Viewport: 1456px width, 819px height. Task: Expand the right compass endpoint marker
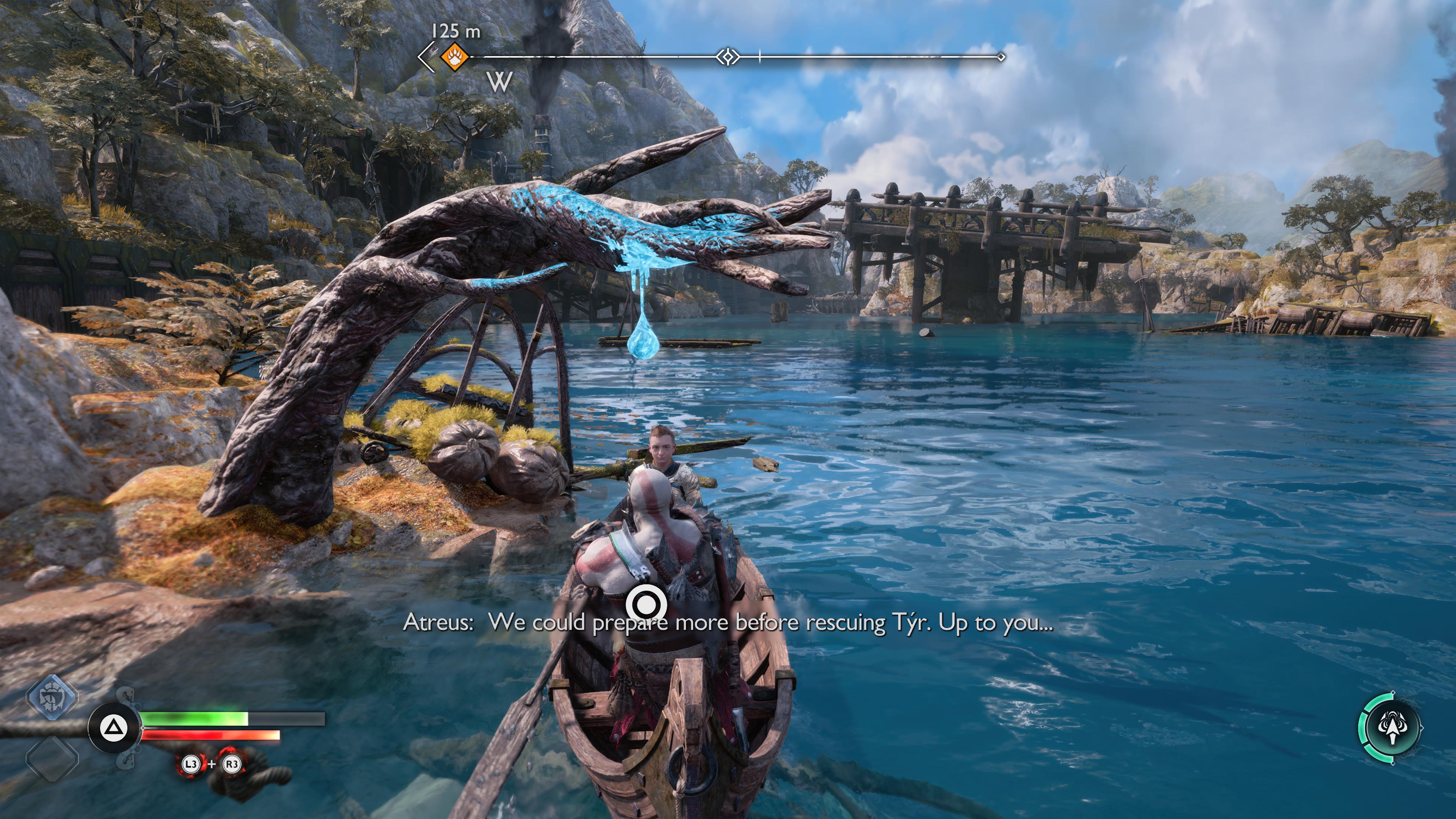pos(1001,56)
